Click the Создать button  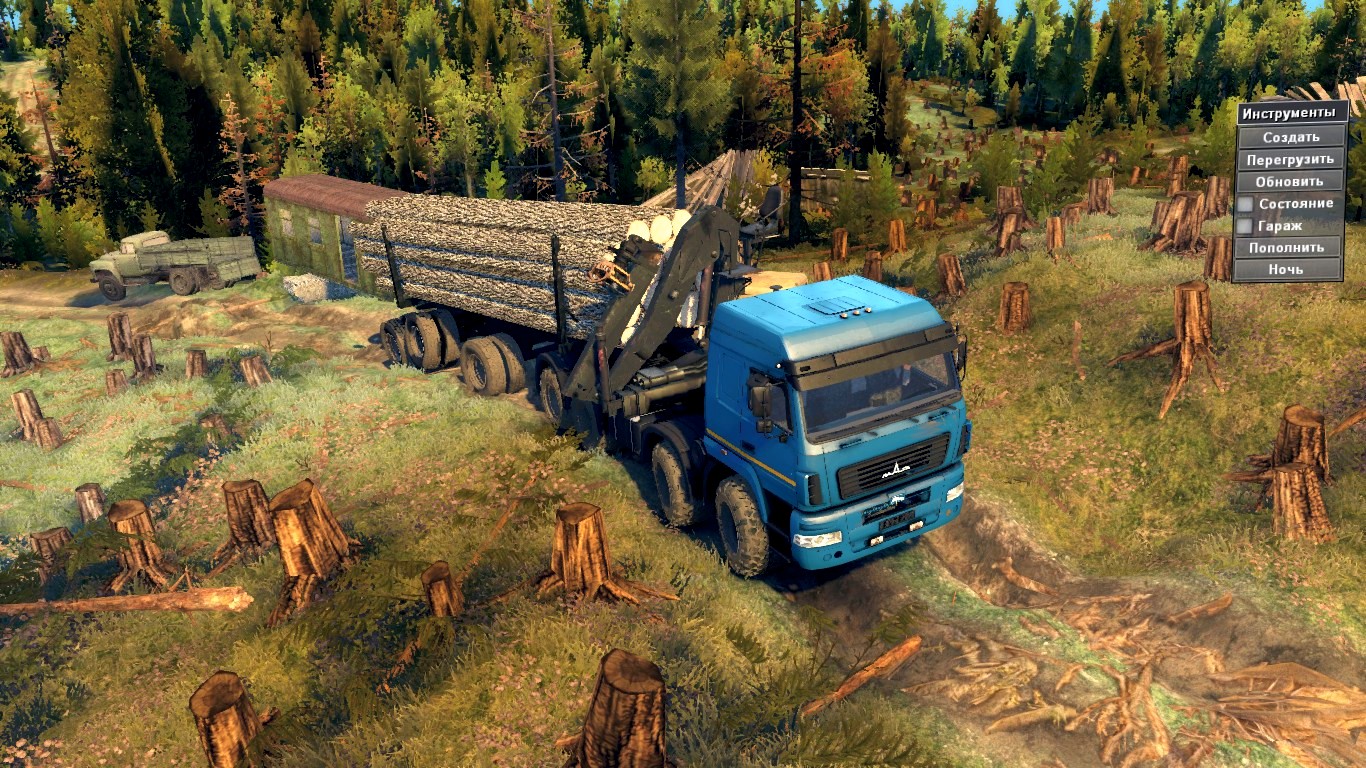pyautogui.click(x=1290, y=137)
